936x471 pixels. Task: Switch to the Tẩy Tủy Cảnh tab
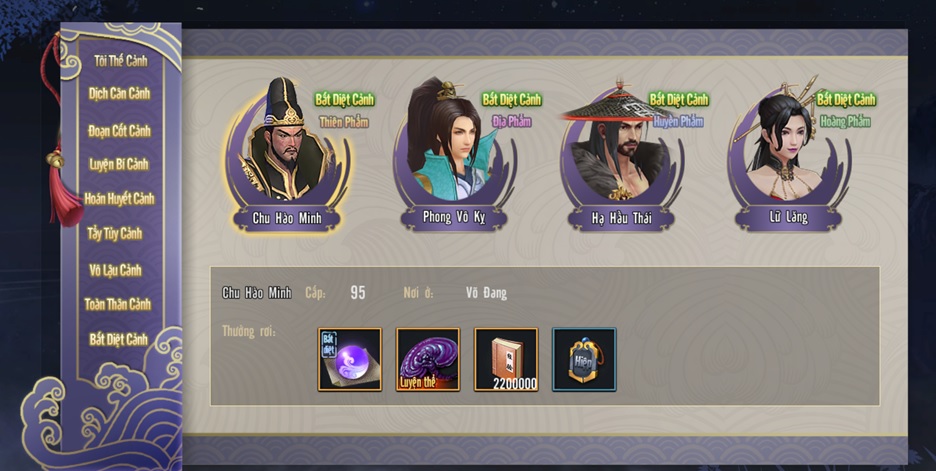(116, 234)
